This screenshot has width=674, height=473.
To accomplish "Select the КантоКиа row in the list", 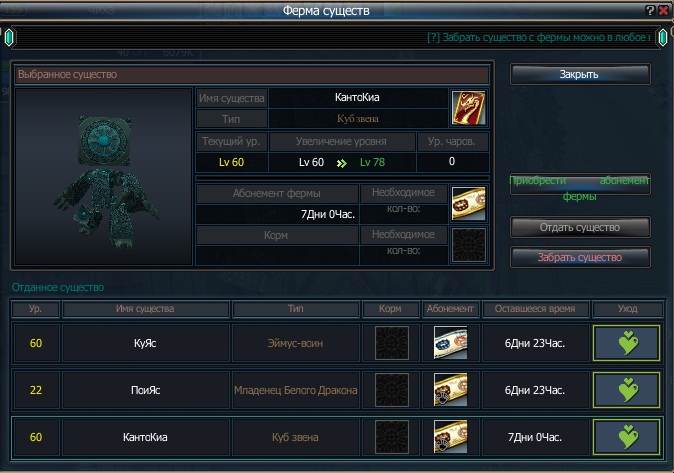I will [146, 437].
